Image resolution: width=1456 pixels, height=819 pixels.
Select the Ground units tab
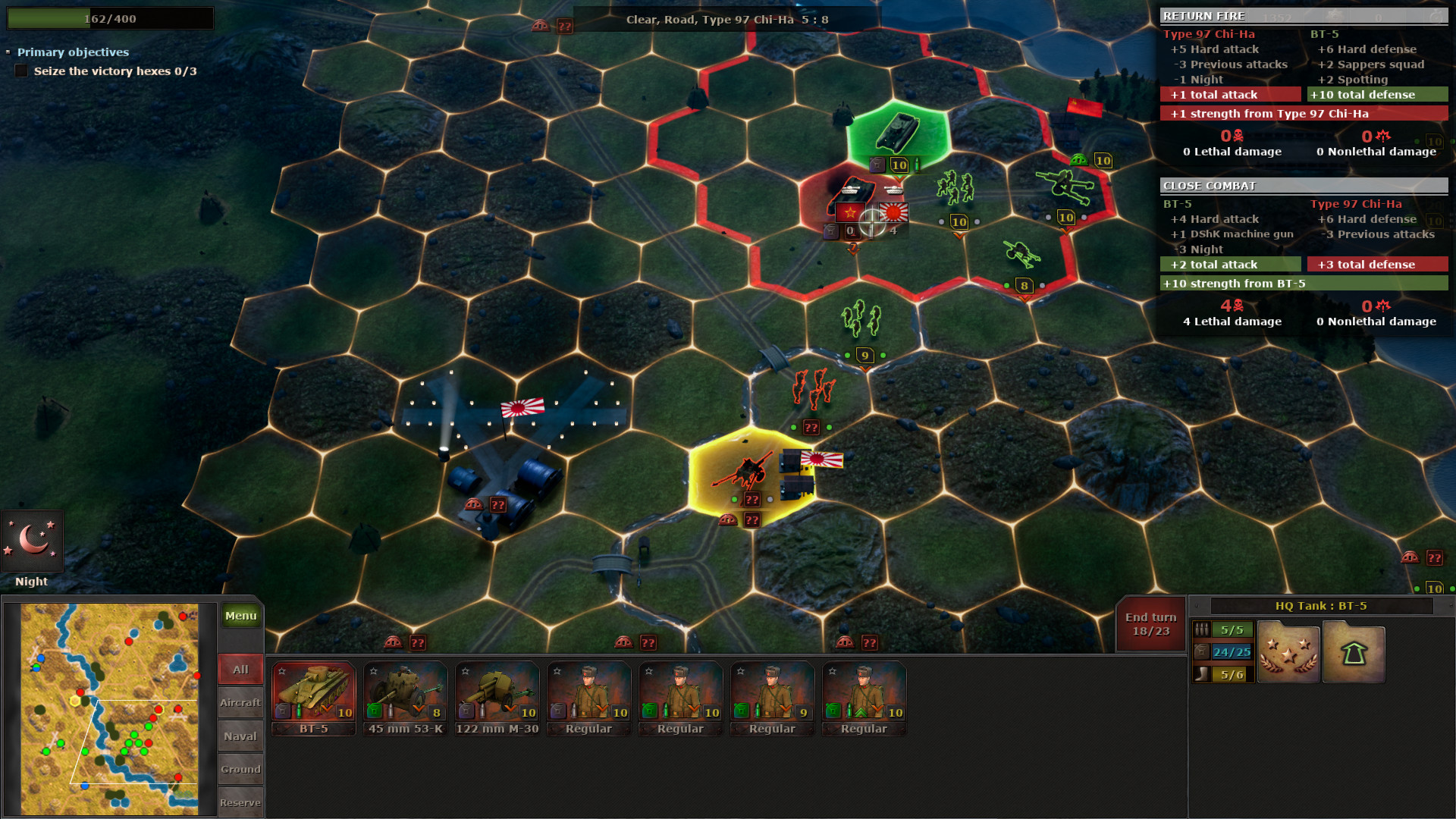point(240,768)
